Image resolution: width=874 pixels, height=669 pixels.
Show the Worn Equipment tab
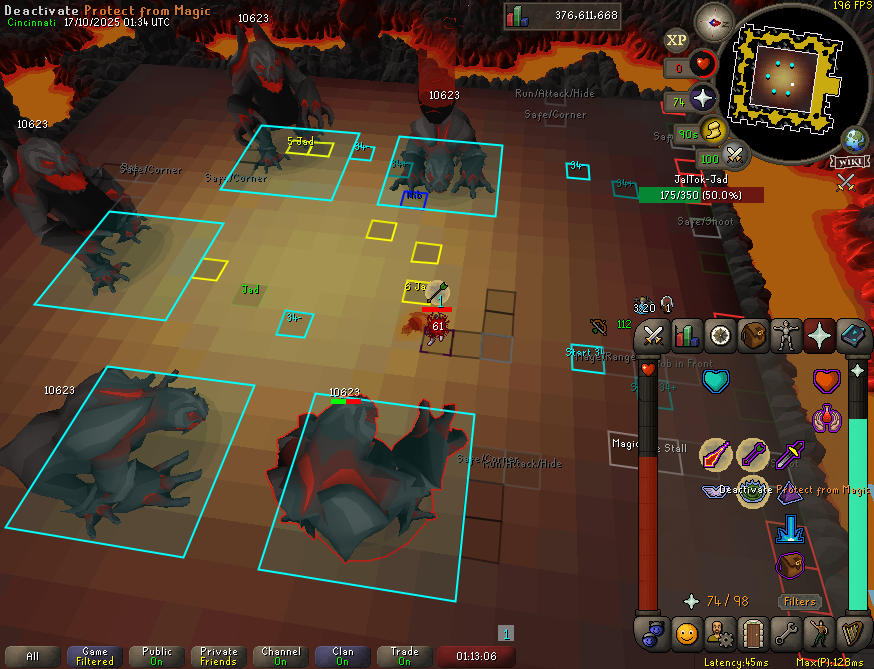click(x=787, y=335)
